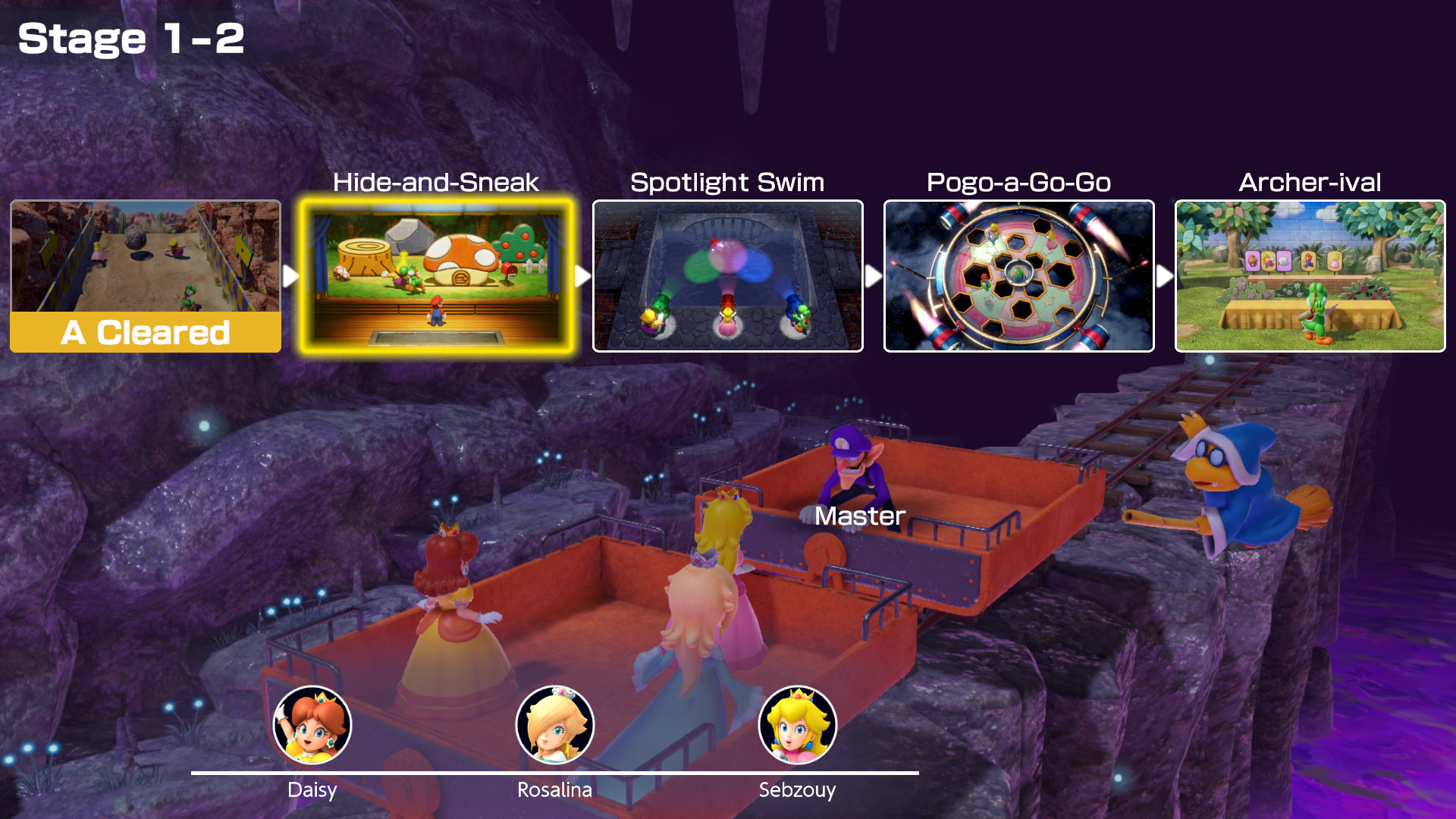Click the Hide-and-Sneak title text
Image resolution: width=1456 pixels, height=819 pixels.
[x=436, y=183]
